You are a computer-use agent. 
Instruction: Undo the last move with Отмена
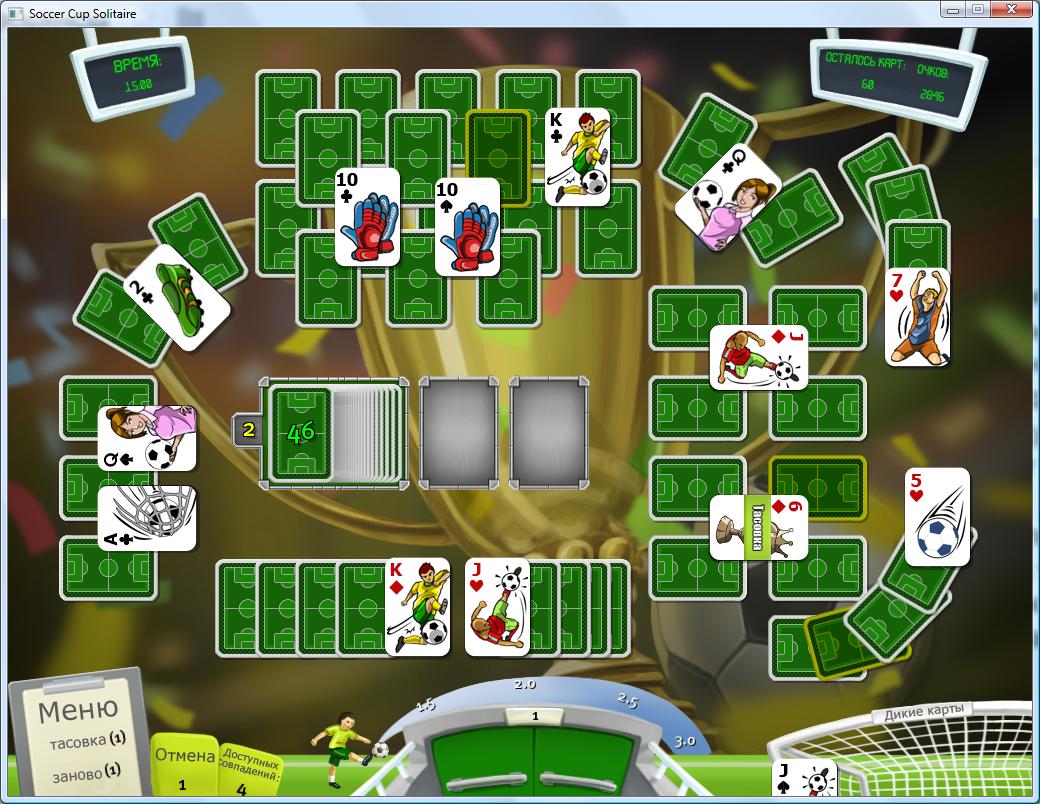pos(184,756)
